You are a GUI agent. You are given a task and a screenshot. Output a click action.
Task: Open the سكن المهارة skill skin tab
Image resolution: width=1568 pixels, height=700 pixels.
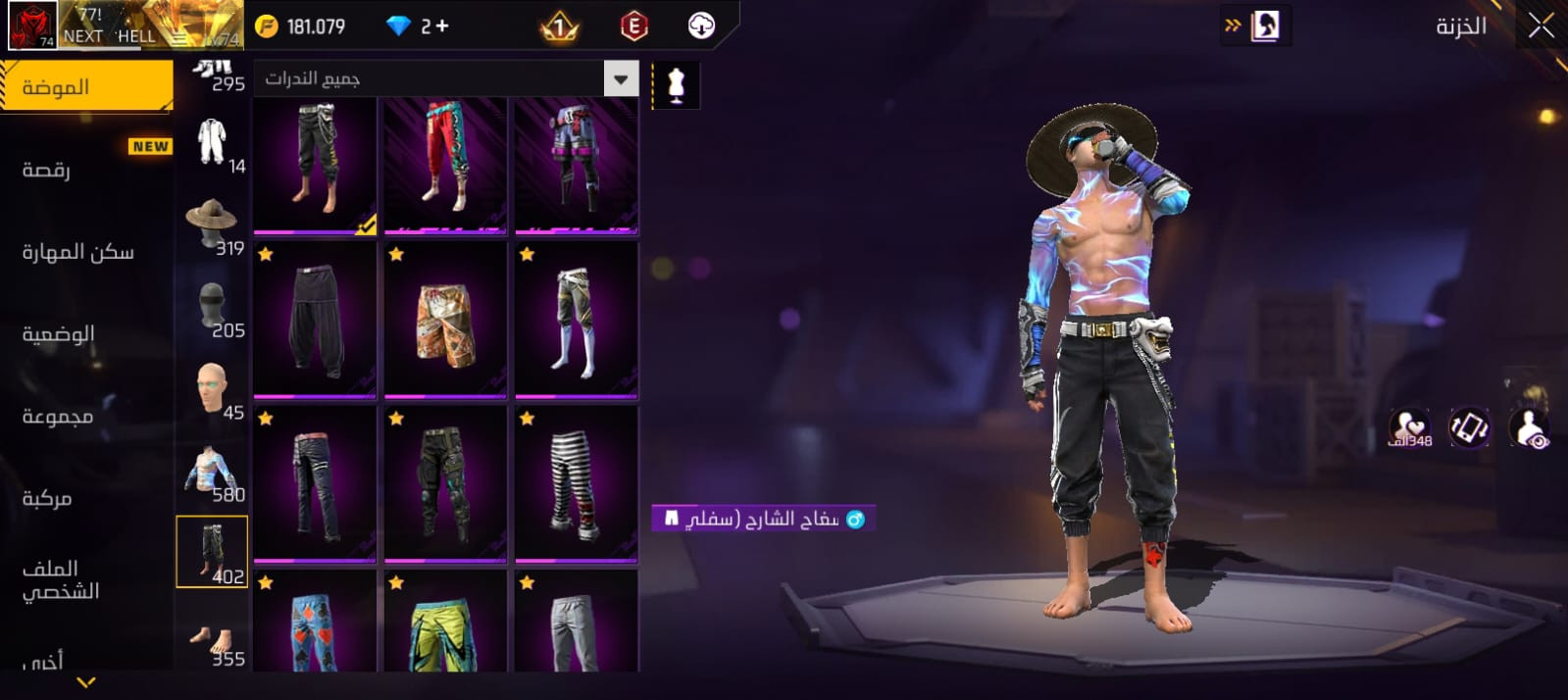(x=77, y=252)
